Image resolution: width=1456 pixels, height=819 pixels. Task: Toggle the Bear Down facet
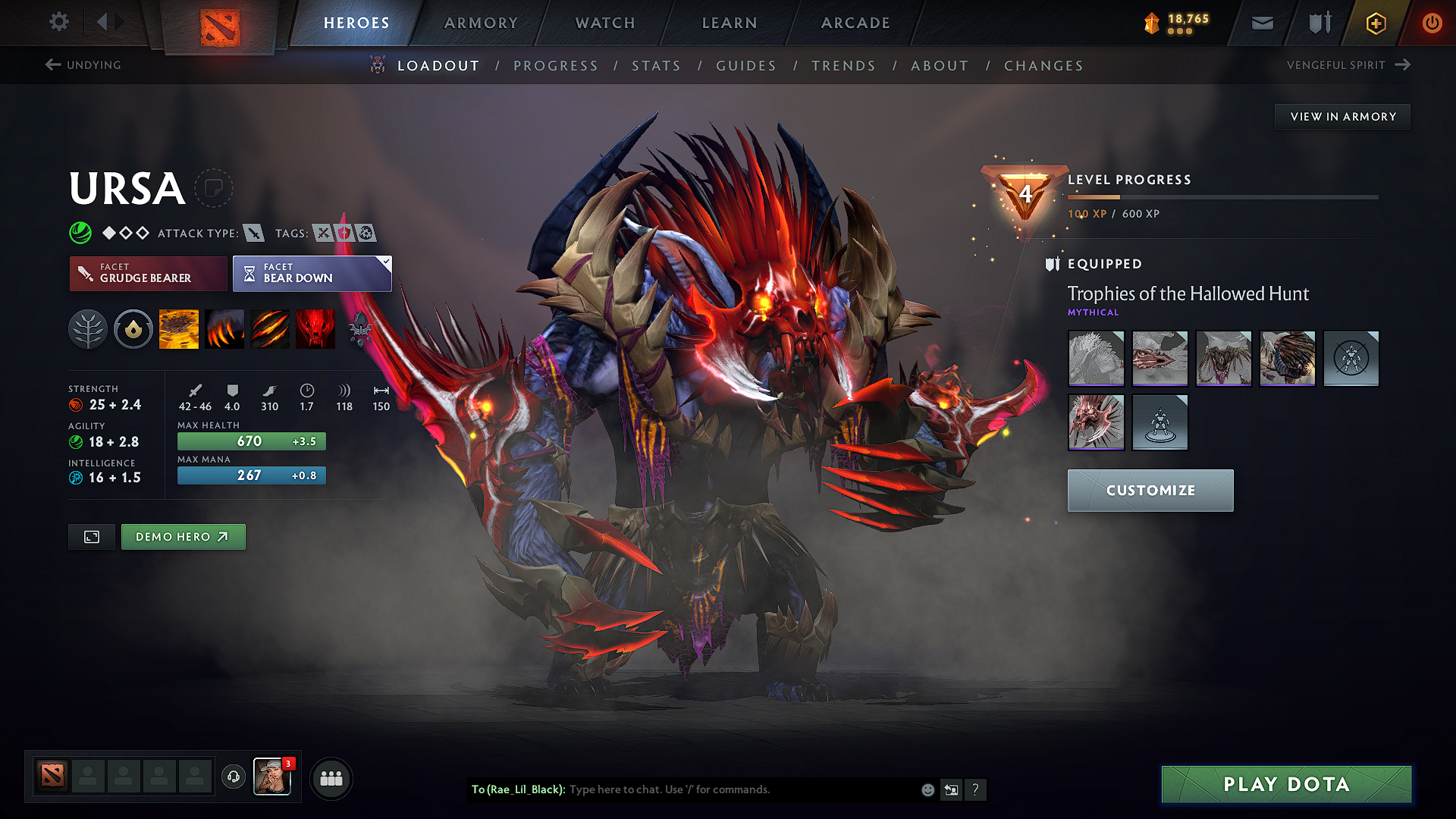click(x=312, y=274)
